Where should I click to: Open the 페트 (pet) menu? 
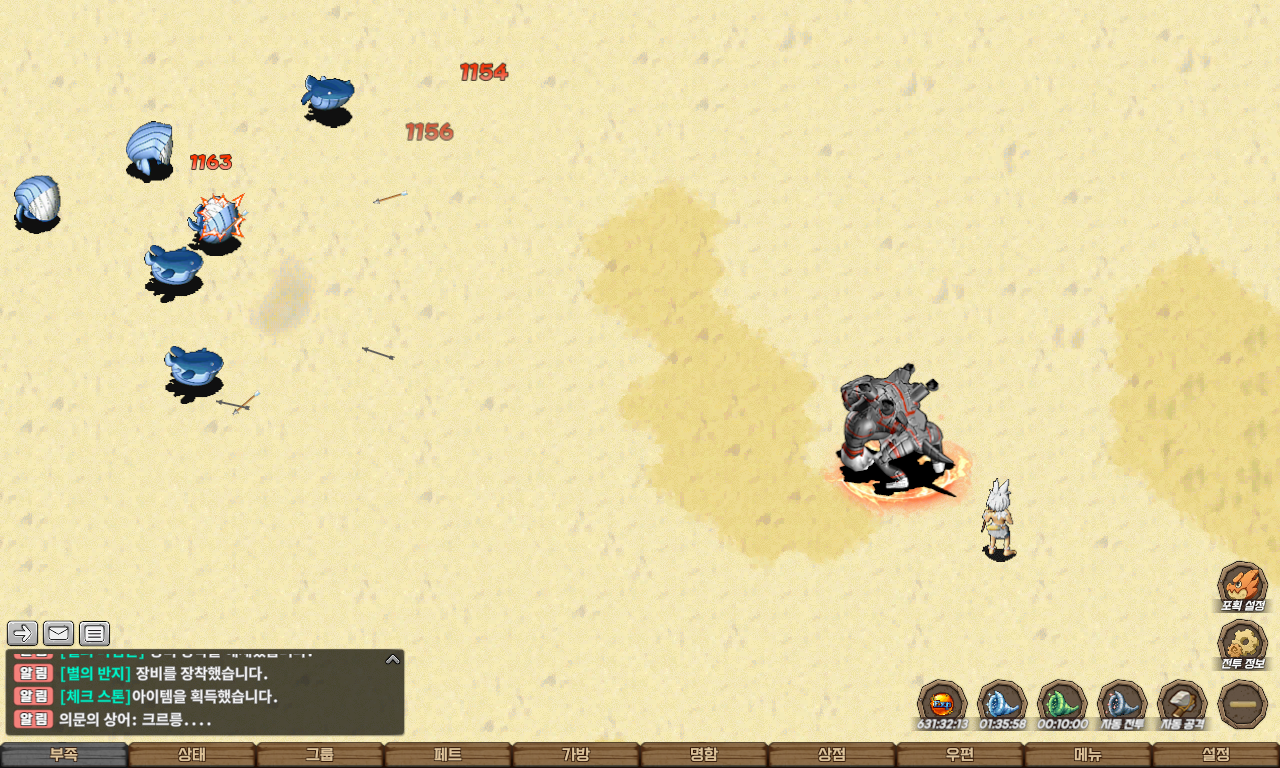point(448,755)
